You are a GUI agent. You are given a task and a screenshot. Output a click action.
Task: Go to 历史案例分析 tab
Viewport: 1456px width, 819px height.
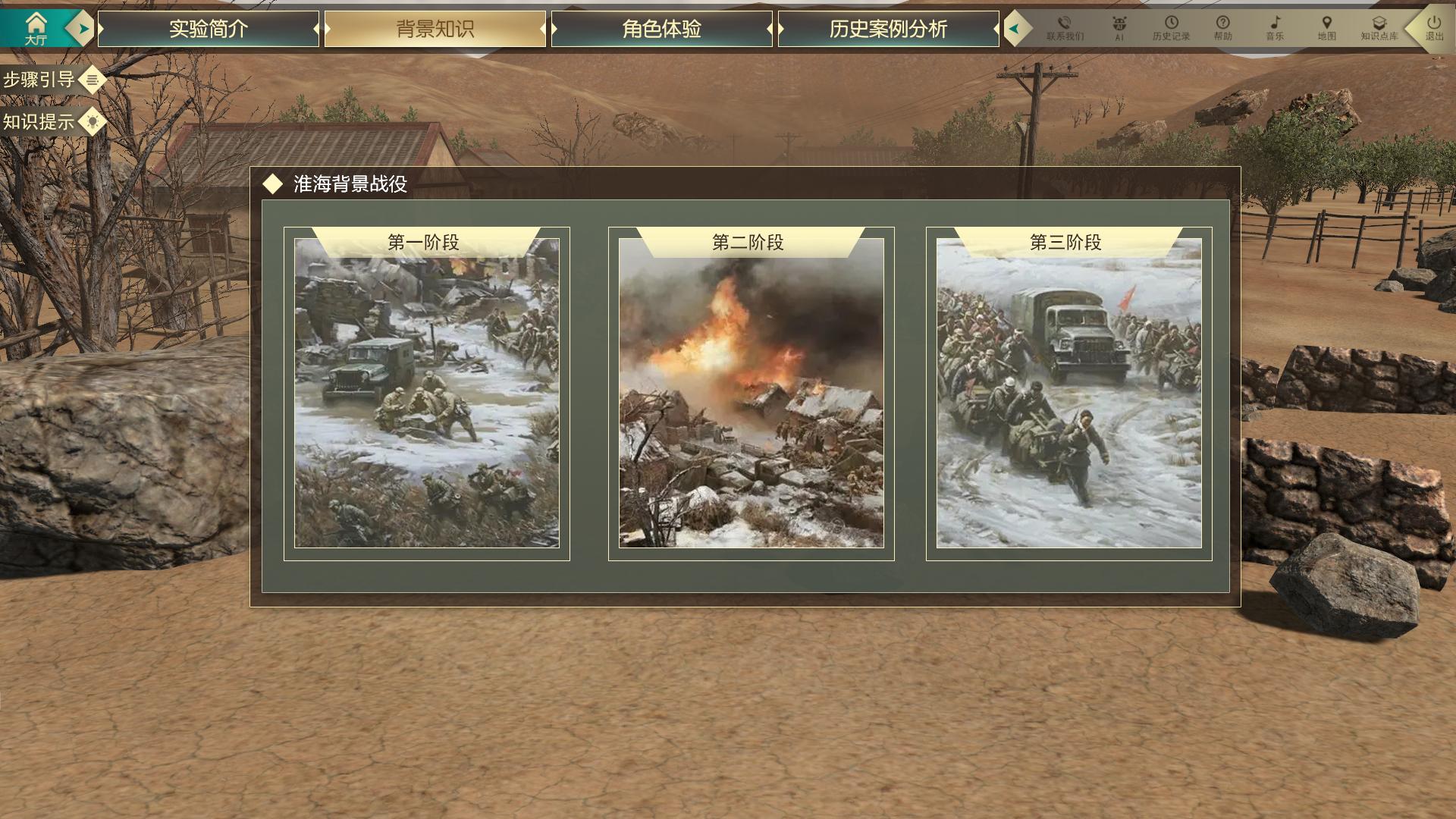tap(888, 29)
